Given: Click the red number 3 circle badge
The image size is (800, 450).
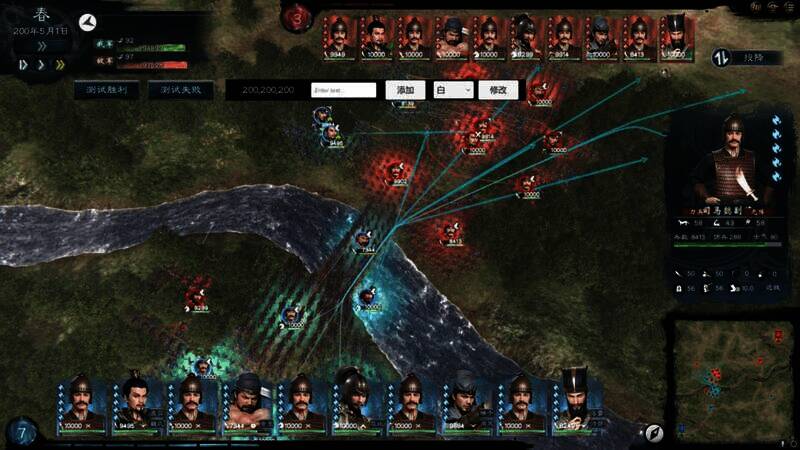Looking at the screenshot, I should (297, 18).
